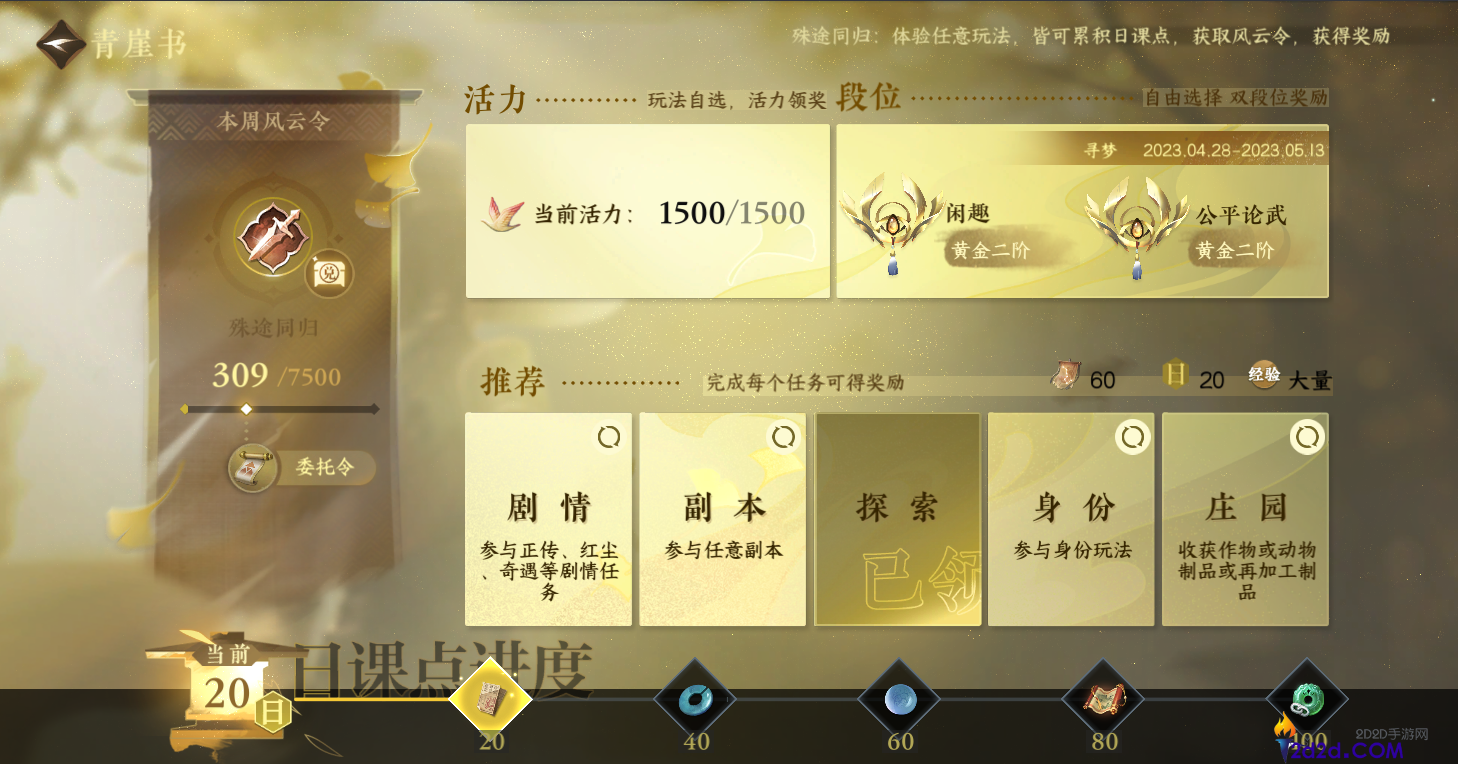
Task: Refresh the 身份 task card
Action: click(1132, 437)
